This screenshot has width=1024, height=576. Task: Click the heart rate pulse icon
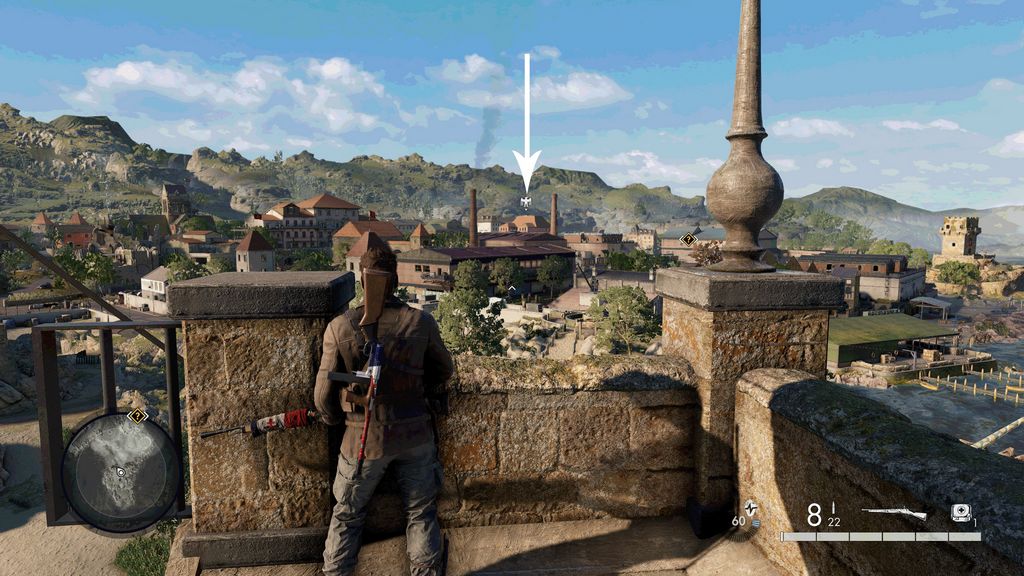point(750,508)
